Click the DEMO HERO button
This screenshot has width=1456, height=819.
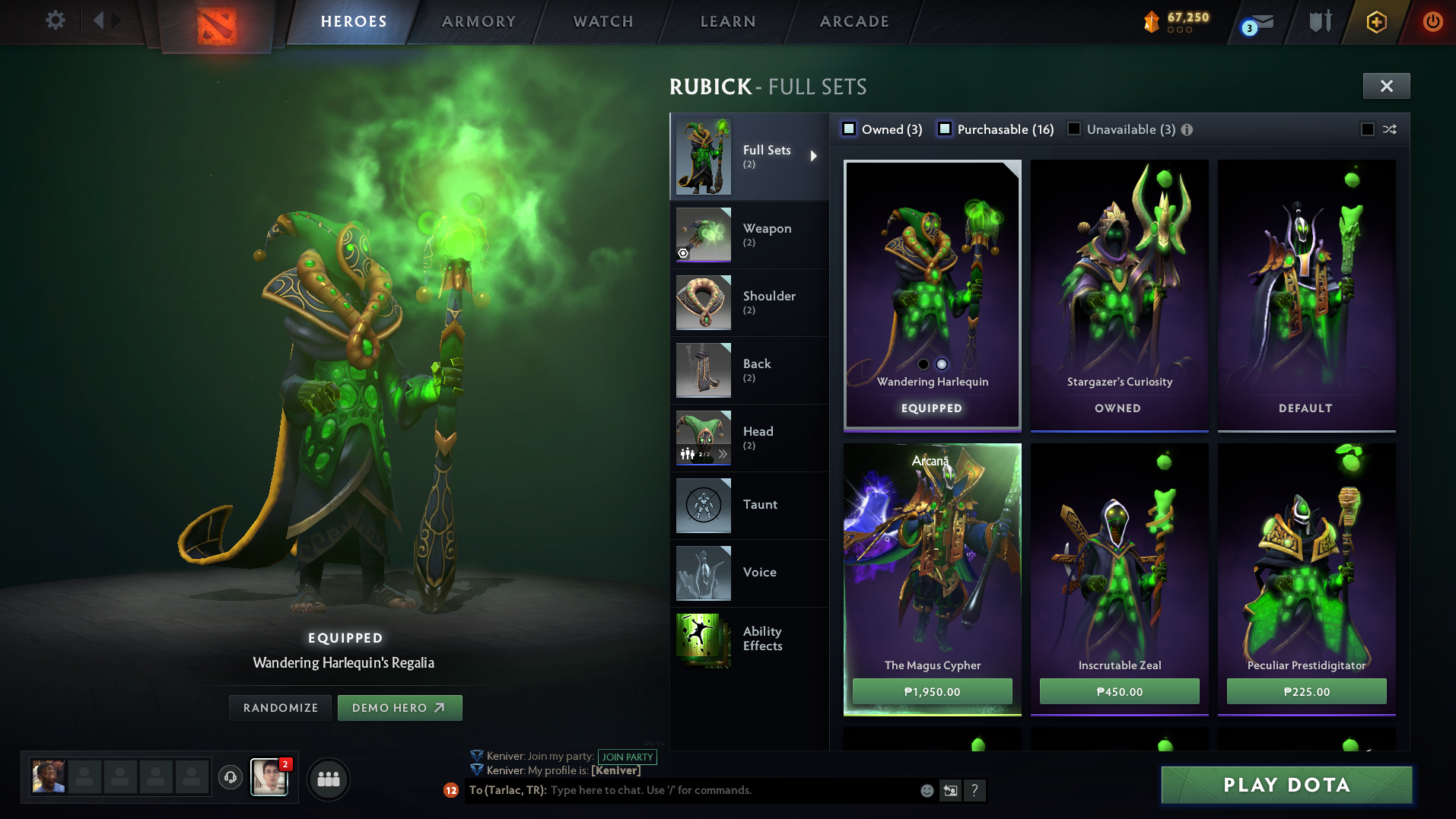399,707
